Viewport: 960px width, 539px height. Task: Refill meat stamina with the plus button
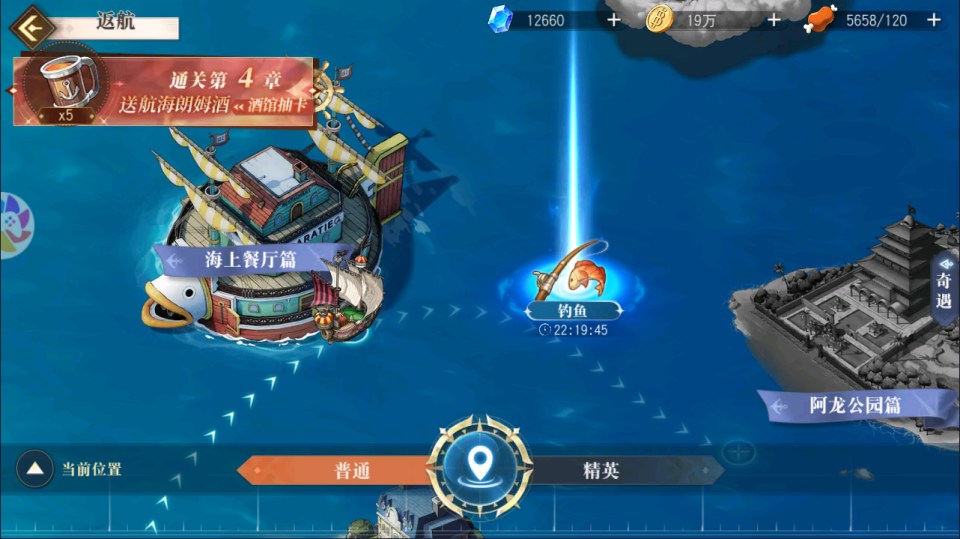934,19
